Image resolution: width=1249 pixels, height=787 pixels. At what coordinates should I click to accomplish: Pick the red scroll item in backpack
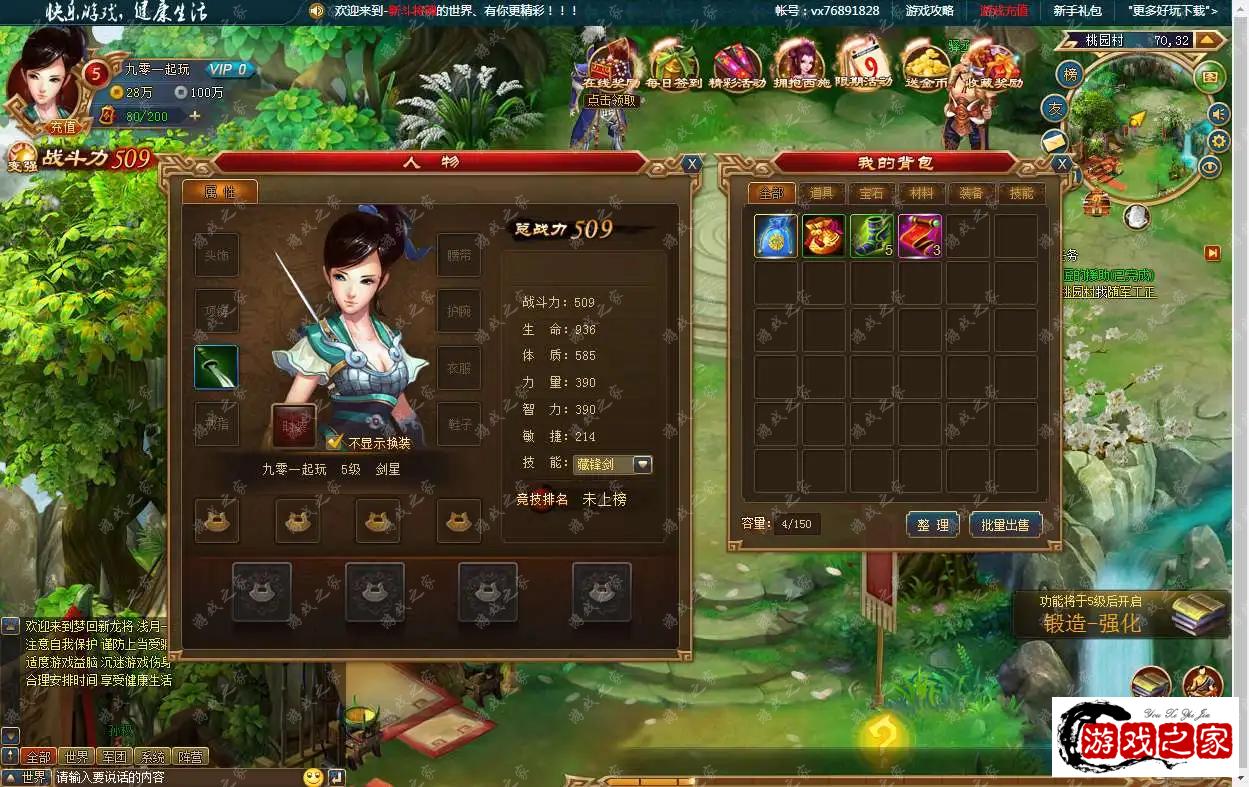tap(919, 236)
